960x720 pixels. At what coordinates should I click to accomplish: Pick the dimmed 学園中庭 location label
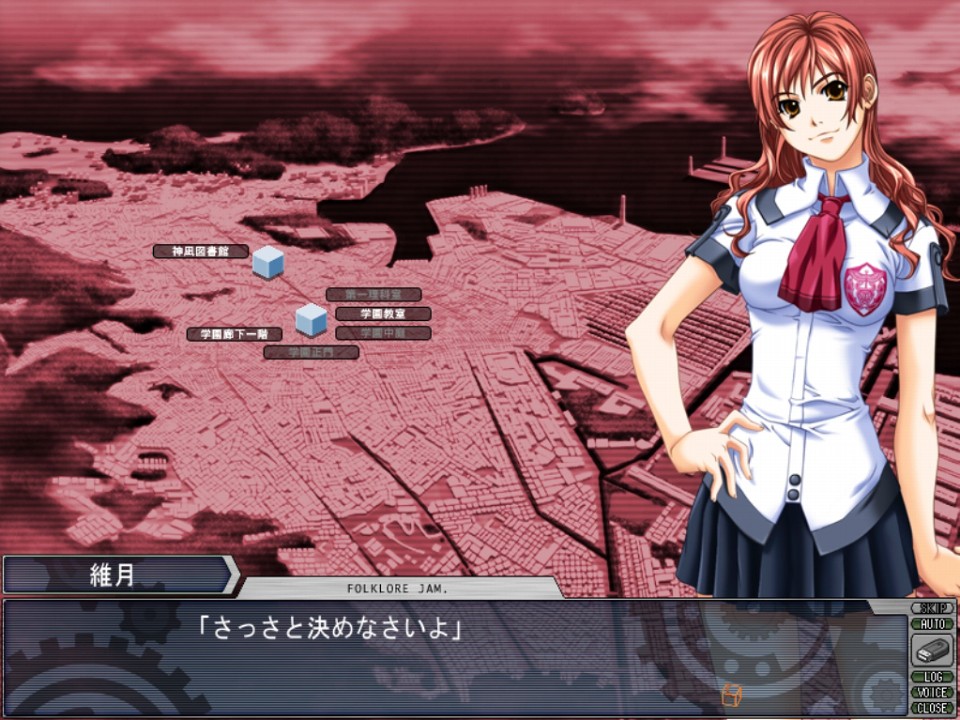(x=383, y=333)
